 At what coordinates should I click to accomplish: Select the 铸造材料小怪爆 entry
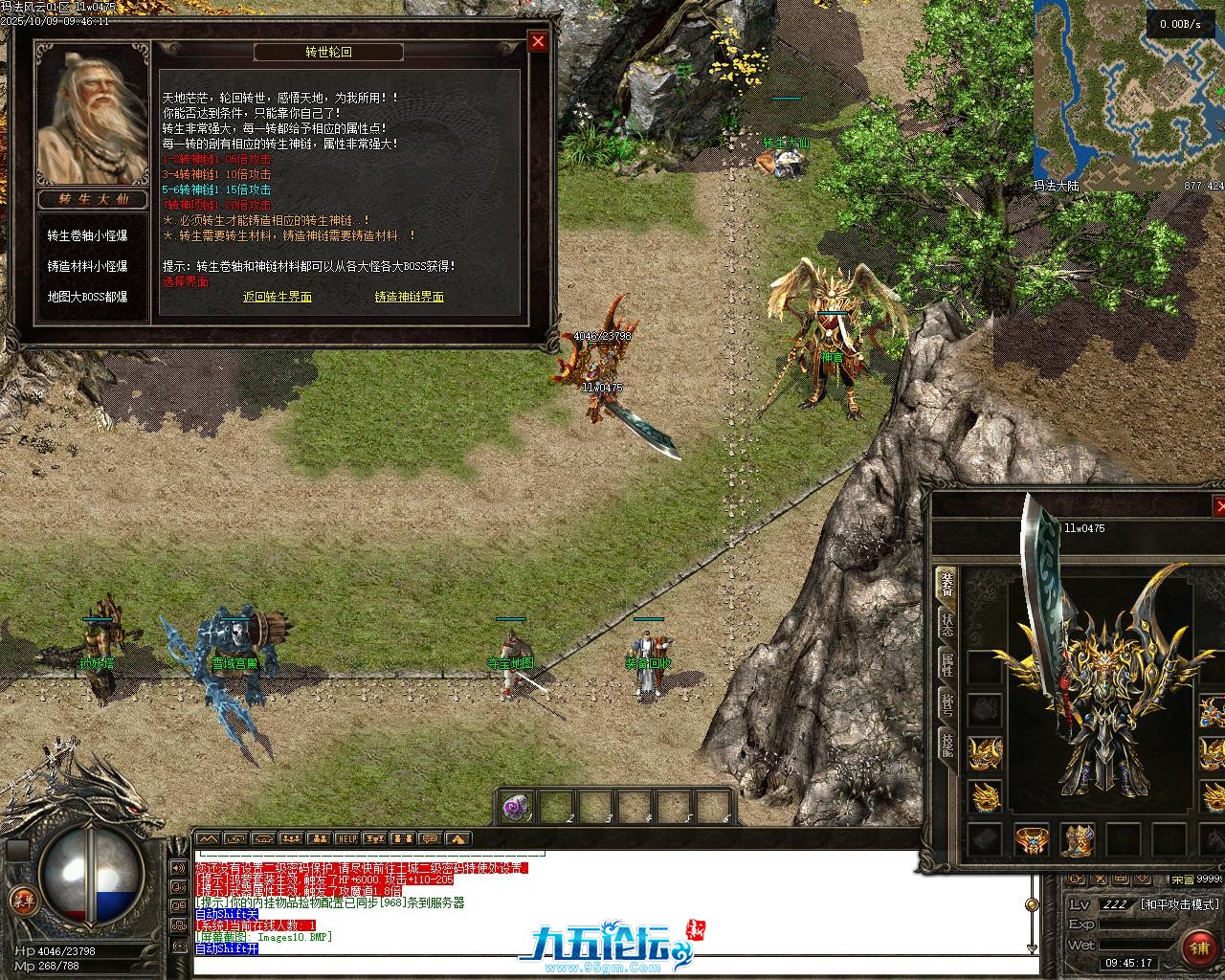pos(88,266)
